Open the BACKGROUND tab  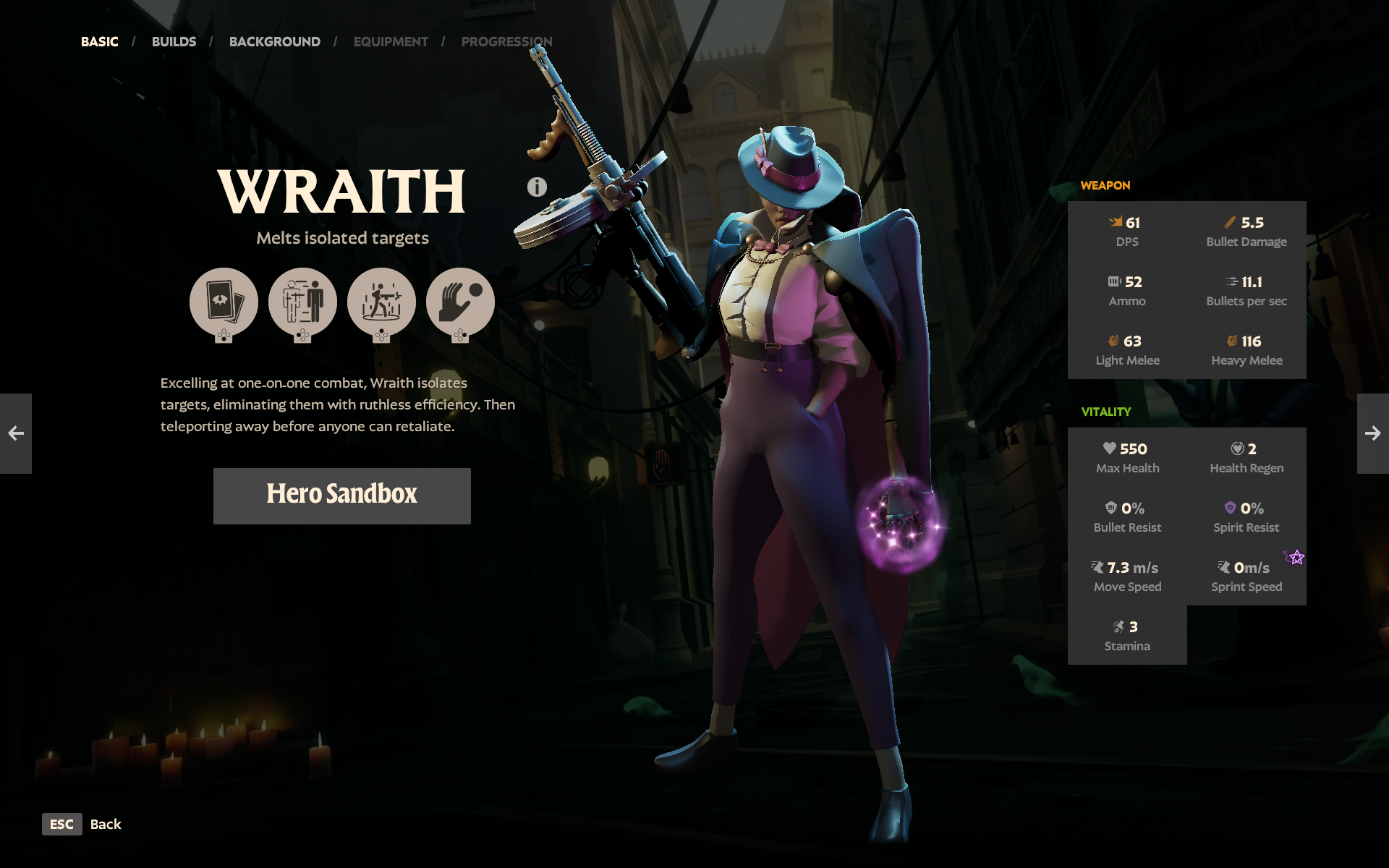click(274, 41)
